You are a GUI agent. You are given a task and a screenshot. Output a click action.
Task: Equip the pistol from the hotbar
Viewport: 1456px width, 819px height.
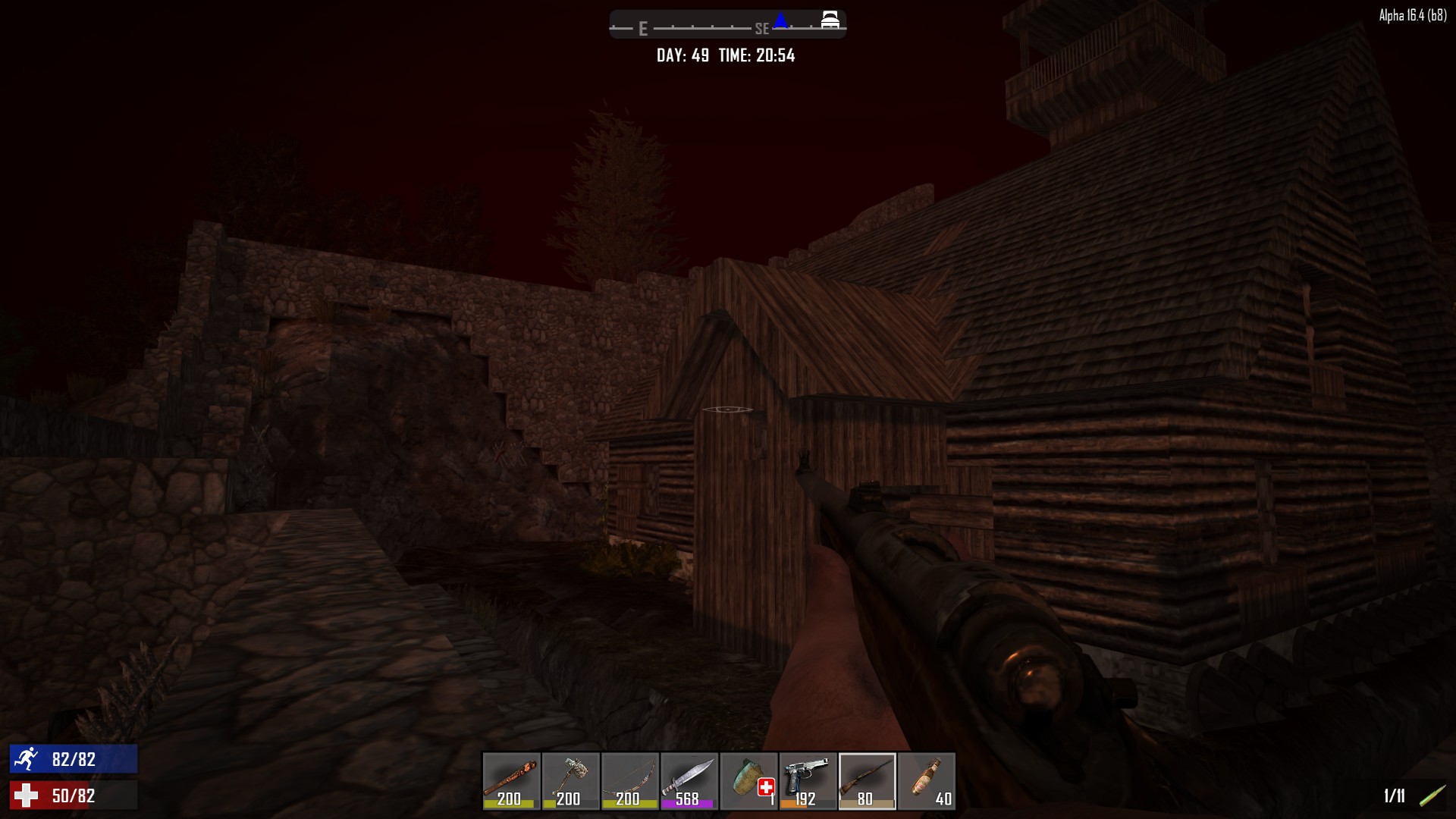pyautogui.click(x=808, y=780)
